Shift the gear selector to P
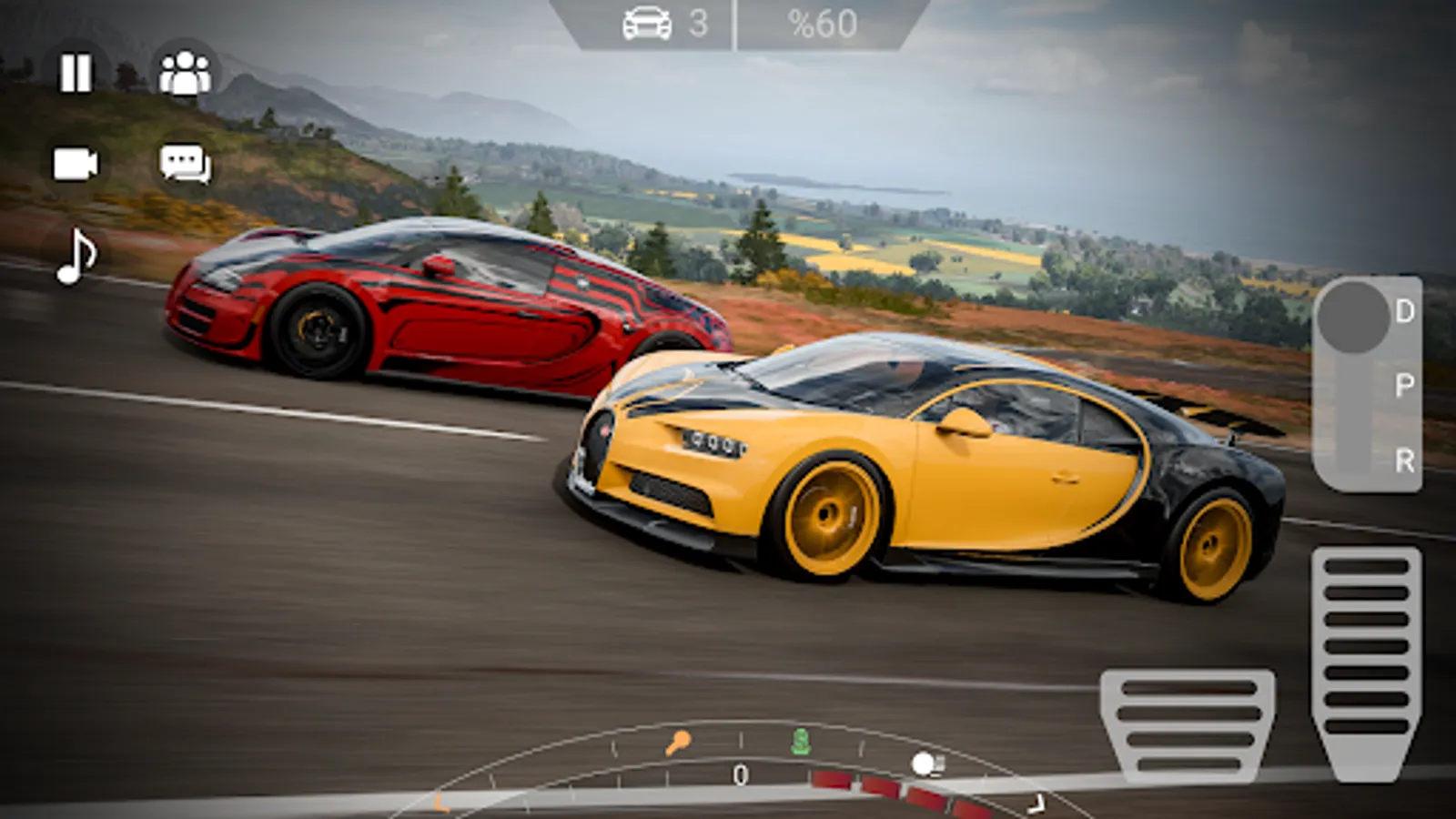The width and height of the screenshot is (1456, 819). (1404, 385)
